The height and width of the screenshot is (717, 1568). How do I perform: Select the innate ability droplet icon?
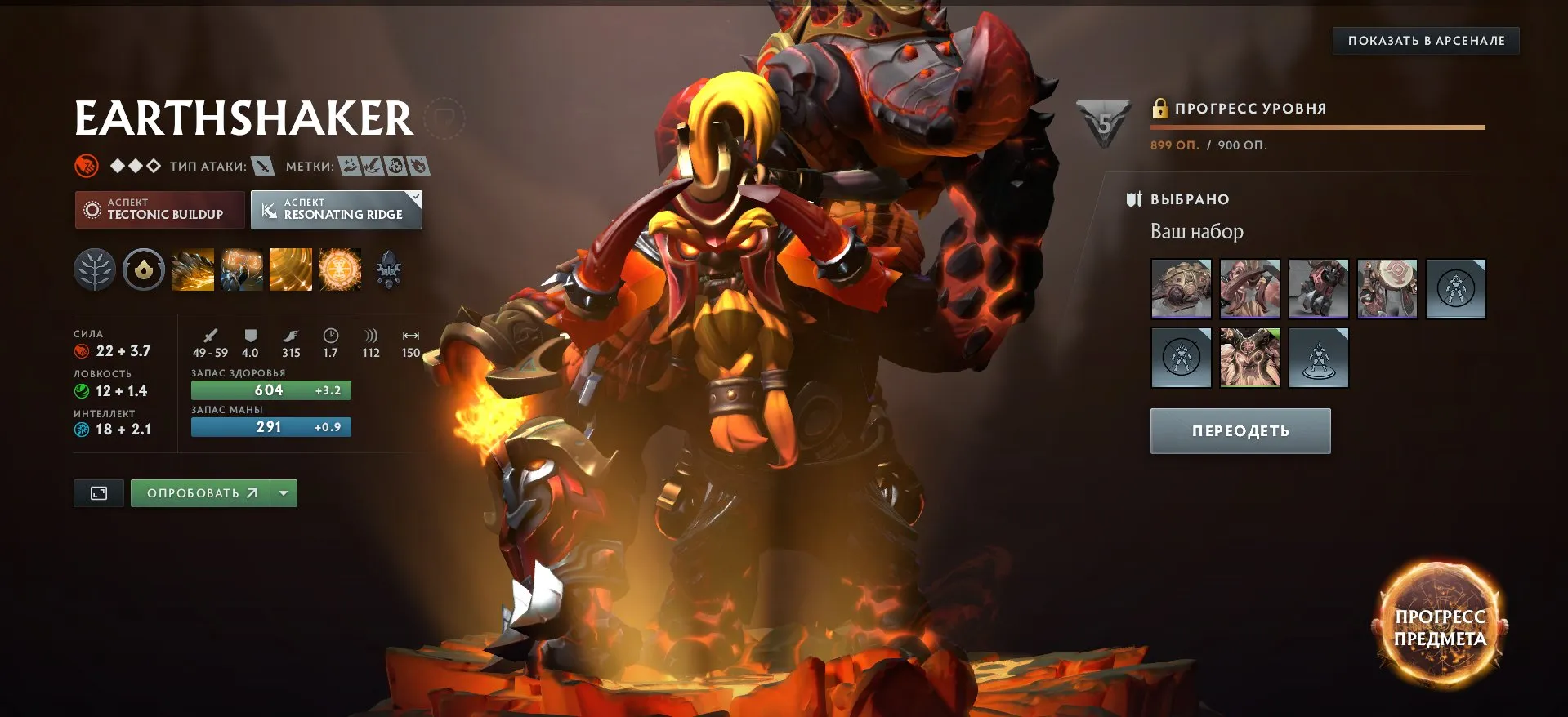coord(144,269)
